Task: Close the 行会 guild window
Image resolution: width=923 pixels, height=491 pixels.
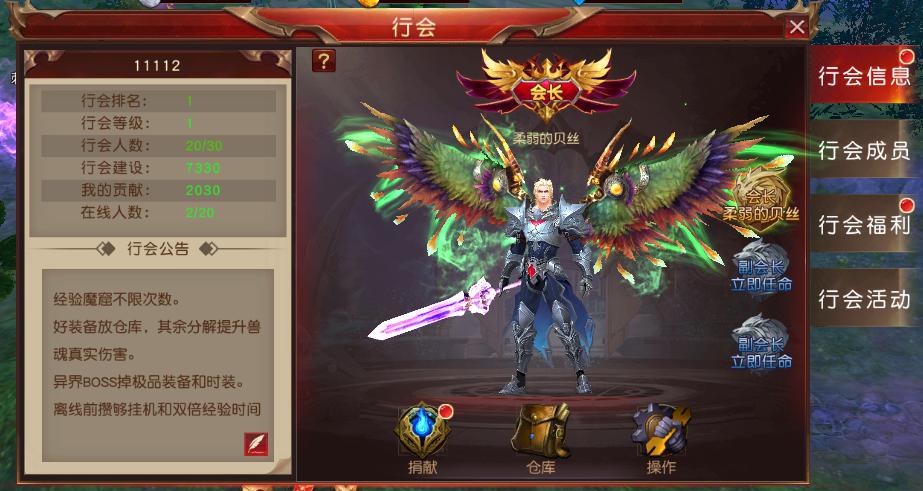Action: click(x=797, y=28)
